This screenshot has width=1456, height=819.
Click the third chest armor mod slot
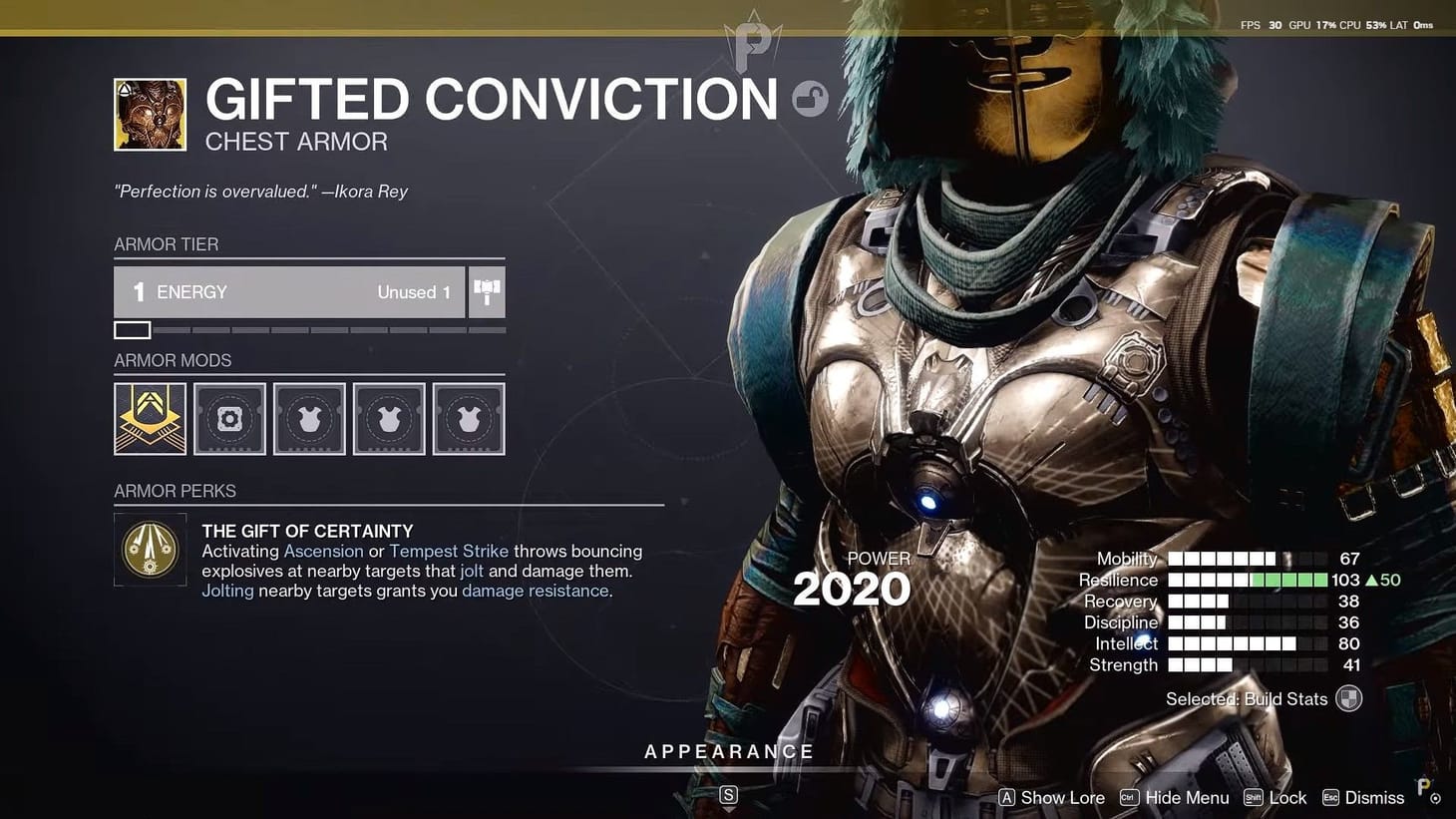[309, 418]
